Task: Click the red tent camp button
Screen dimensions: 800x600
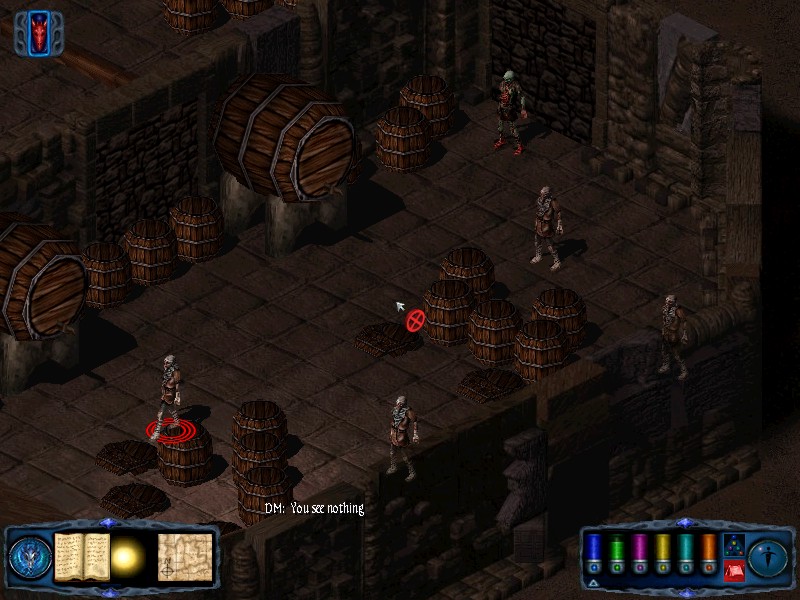Action: (732, 571)
